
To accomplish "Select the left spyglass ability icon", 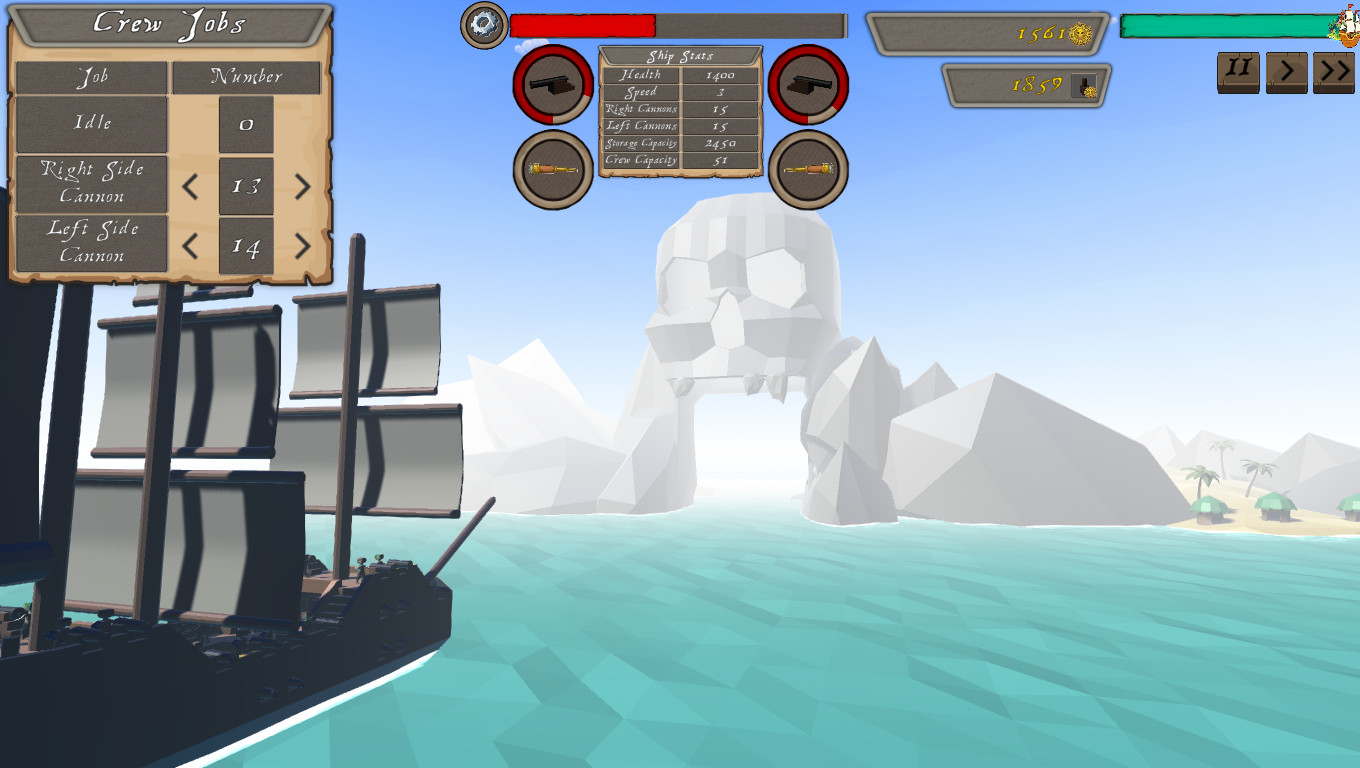I will [551, 170].
